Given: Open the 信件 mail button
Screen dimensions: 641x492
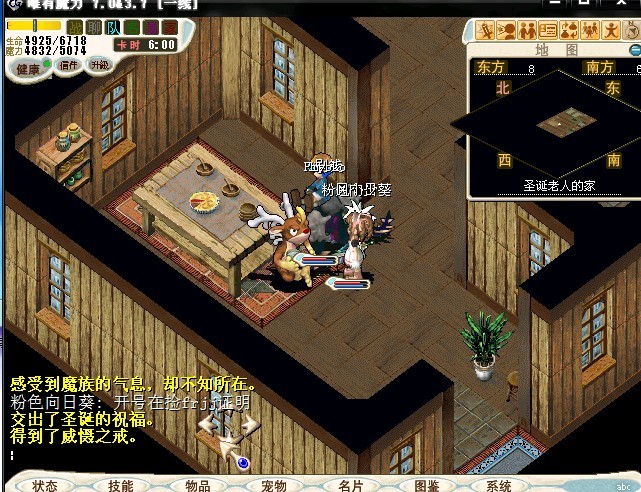Looking at the screenshot, I should [x=69, y=66].
